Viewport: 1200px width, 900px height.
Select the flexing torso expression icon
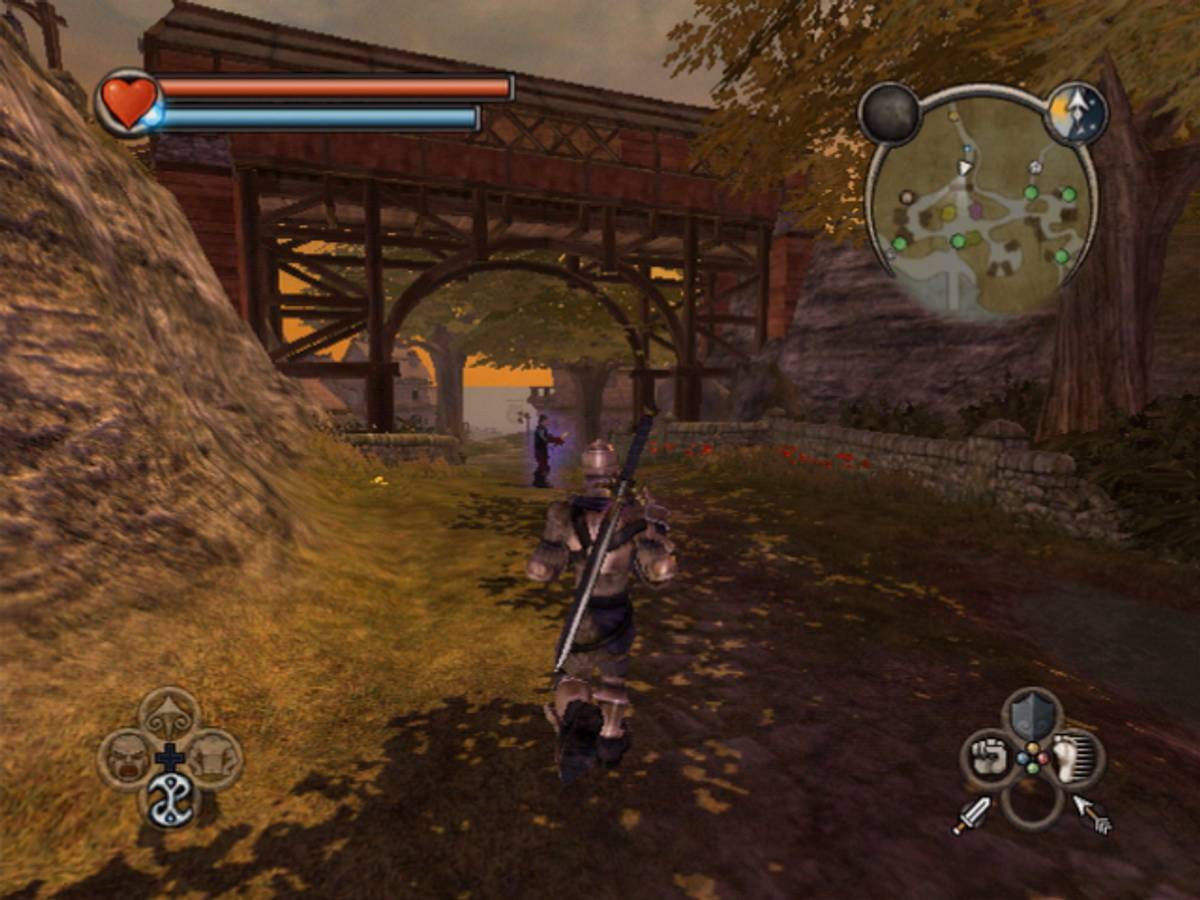coord(213,757)
